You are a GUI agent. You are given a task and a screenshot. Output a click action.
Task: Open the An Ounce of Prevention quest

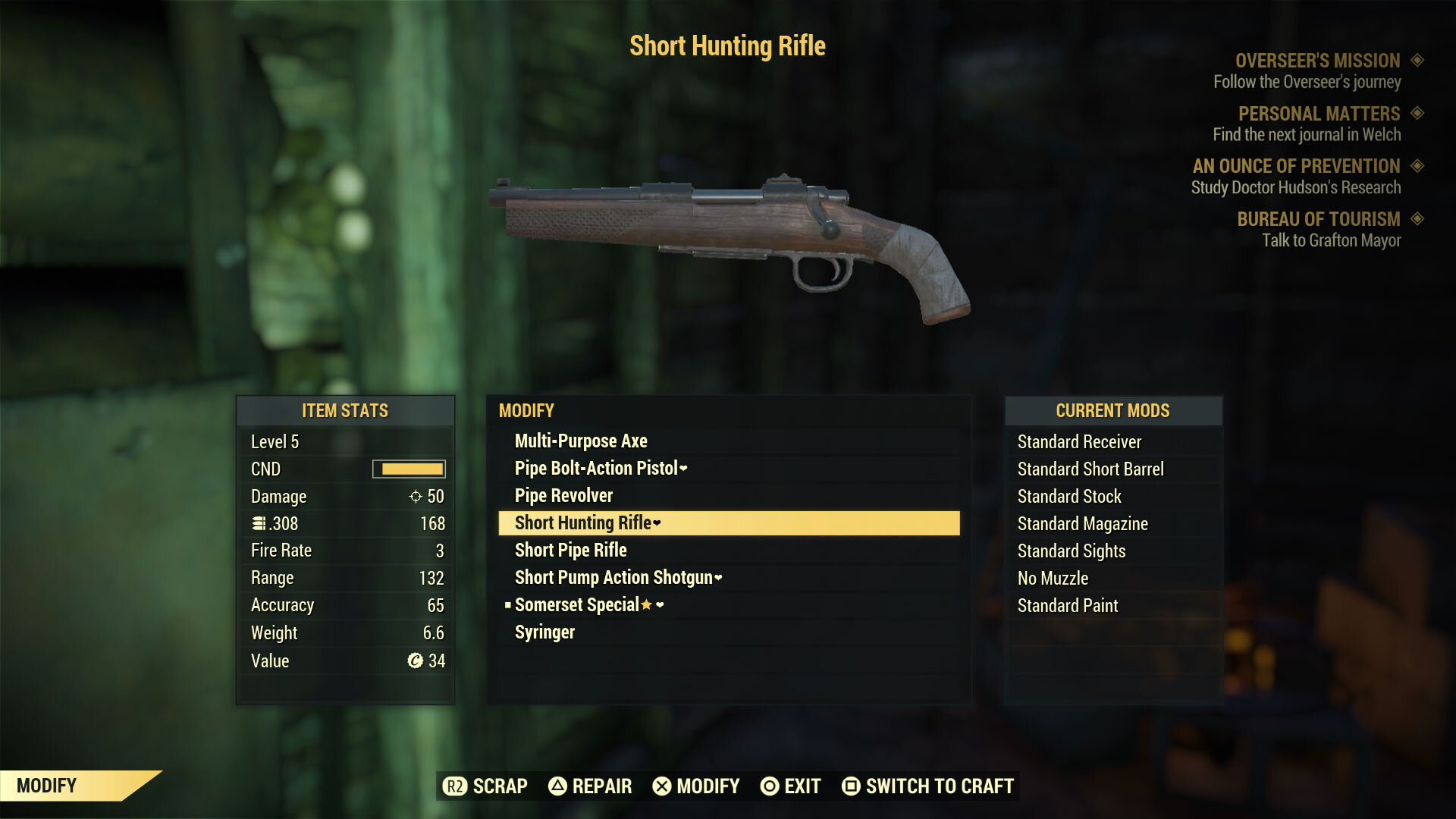pyautogui.click(x=1296, y=166)
